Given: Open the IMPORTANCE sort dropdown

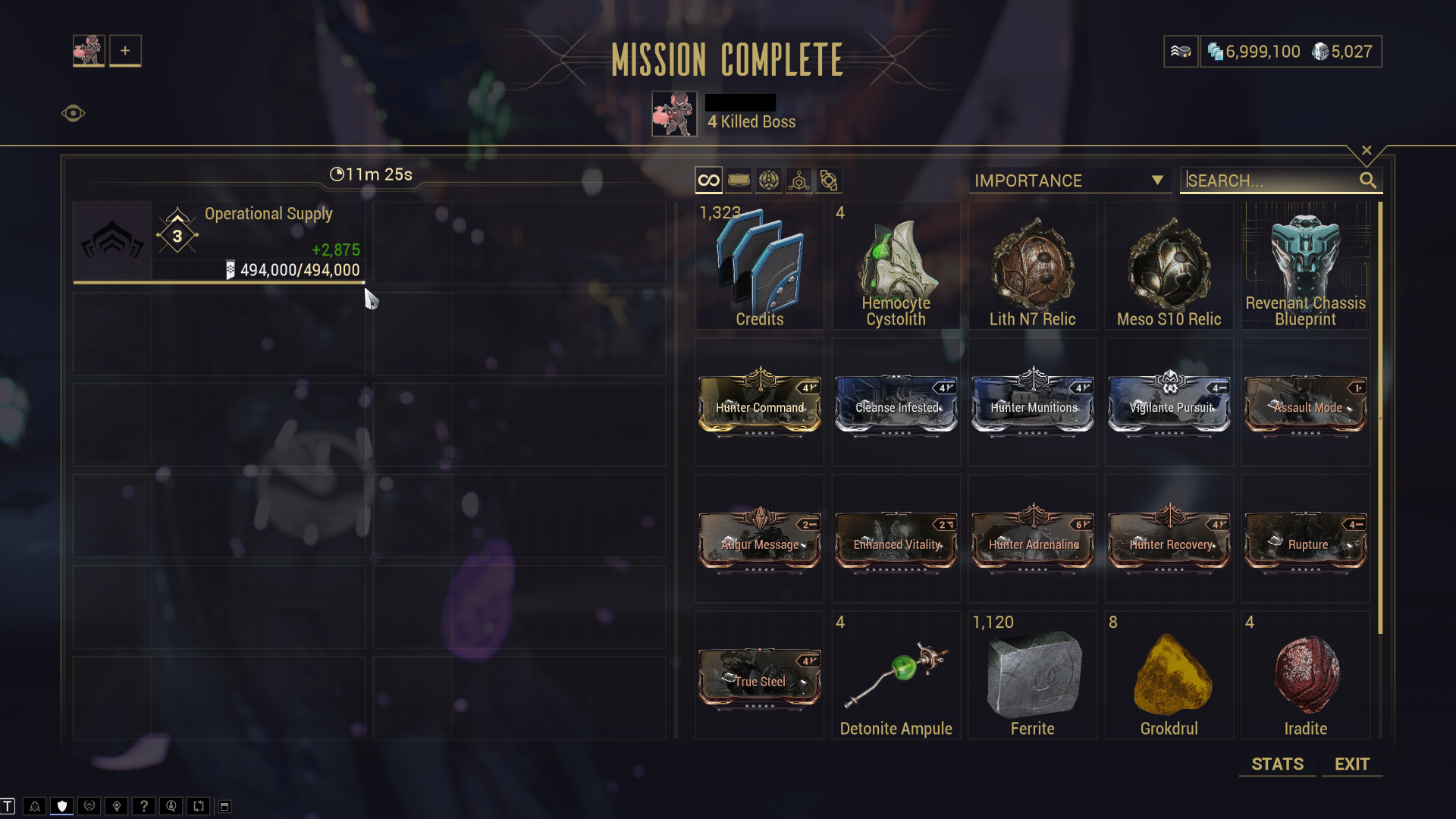Looking at the screenshot, I should click(1069, 180).
